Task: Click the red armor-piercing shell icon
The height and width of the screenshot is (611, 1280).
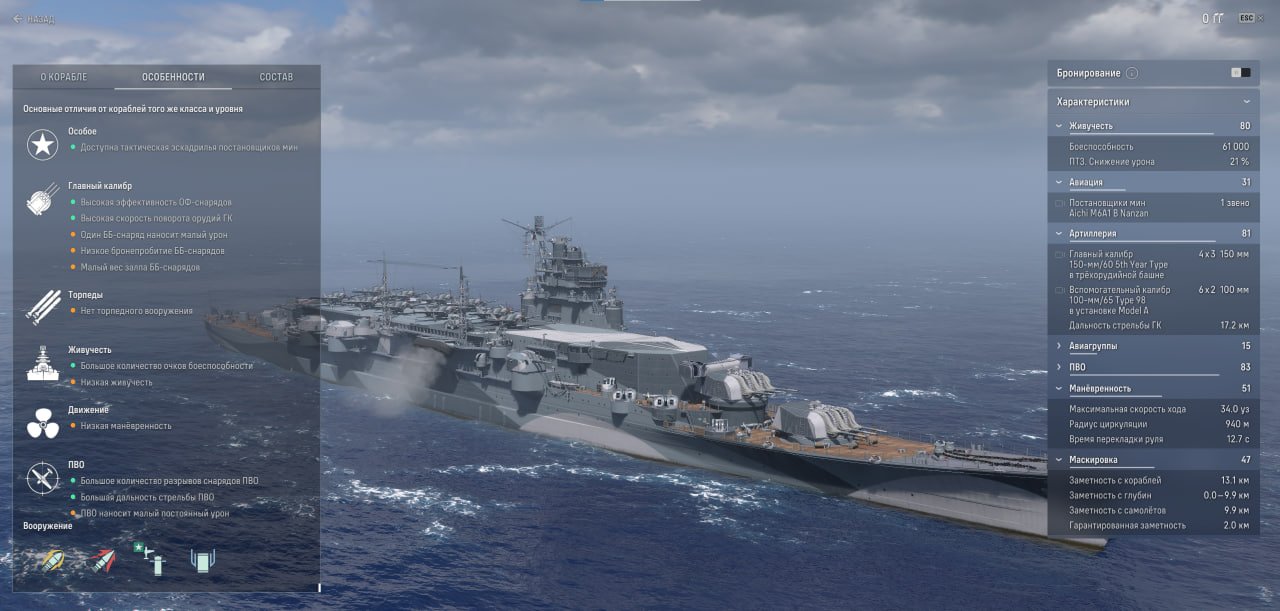Action: click(x=101, y=560)
